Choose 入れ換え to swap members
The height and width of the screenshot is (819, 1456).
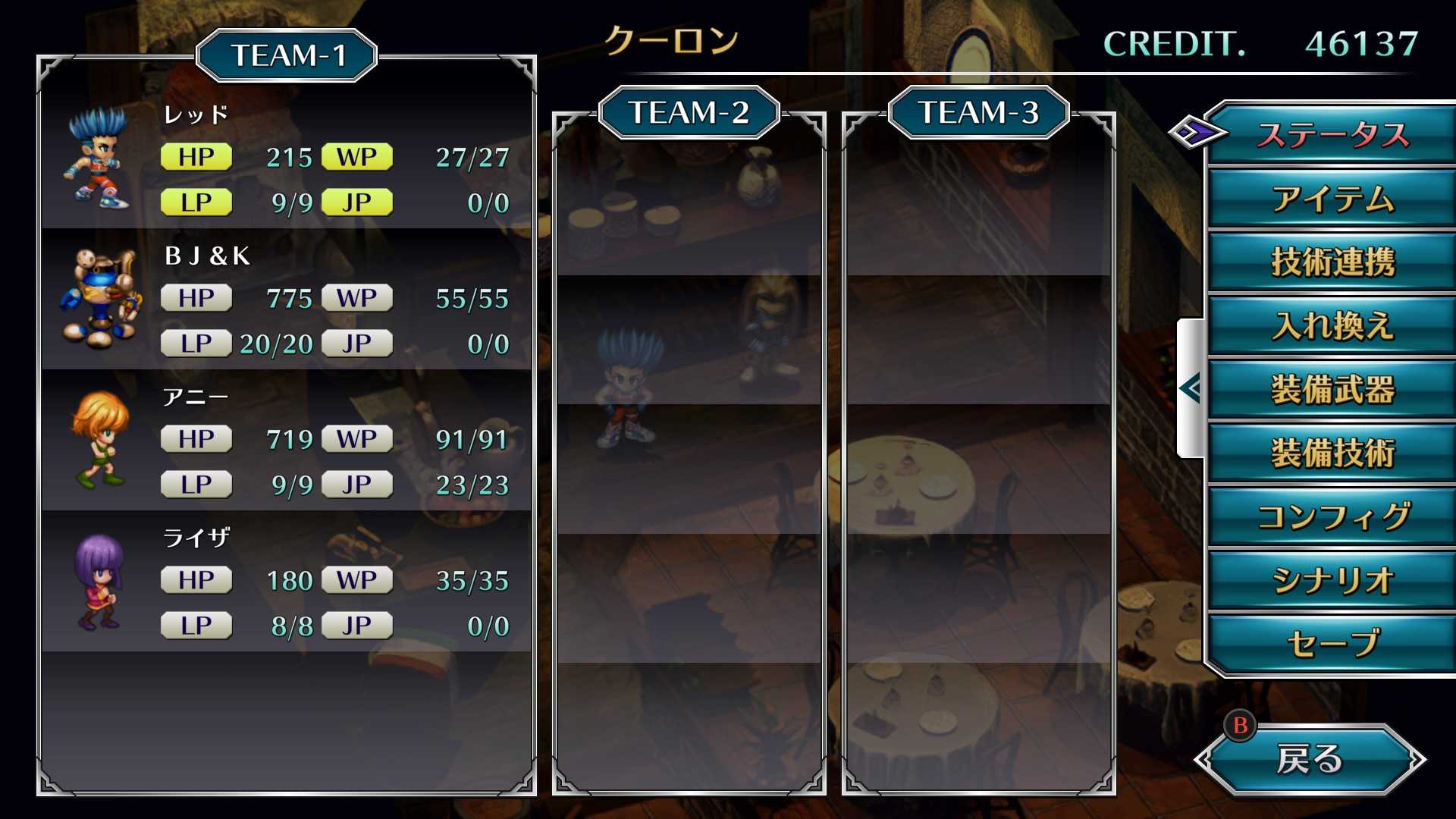point(1332,326)
